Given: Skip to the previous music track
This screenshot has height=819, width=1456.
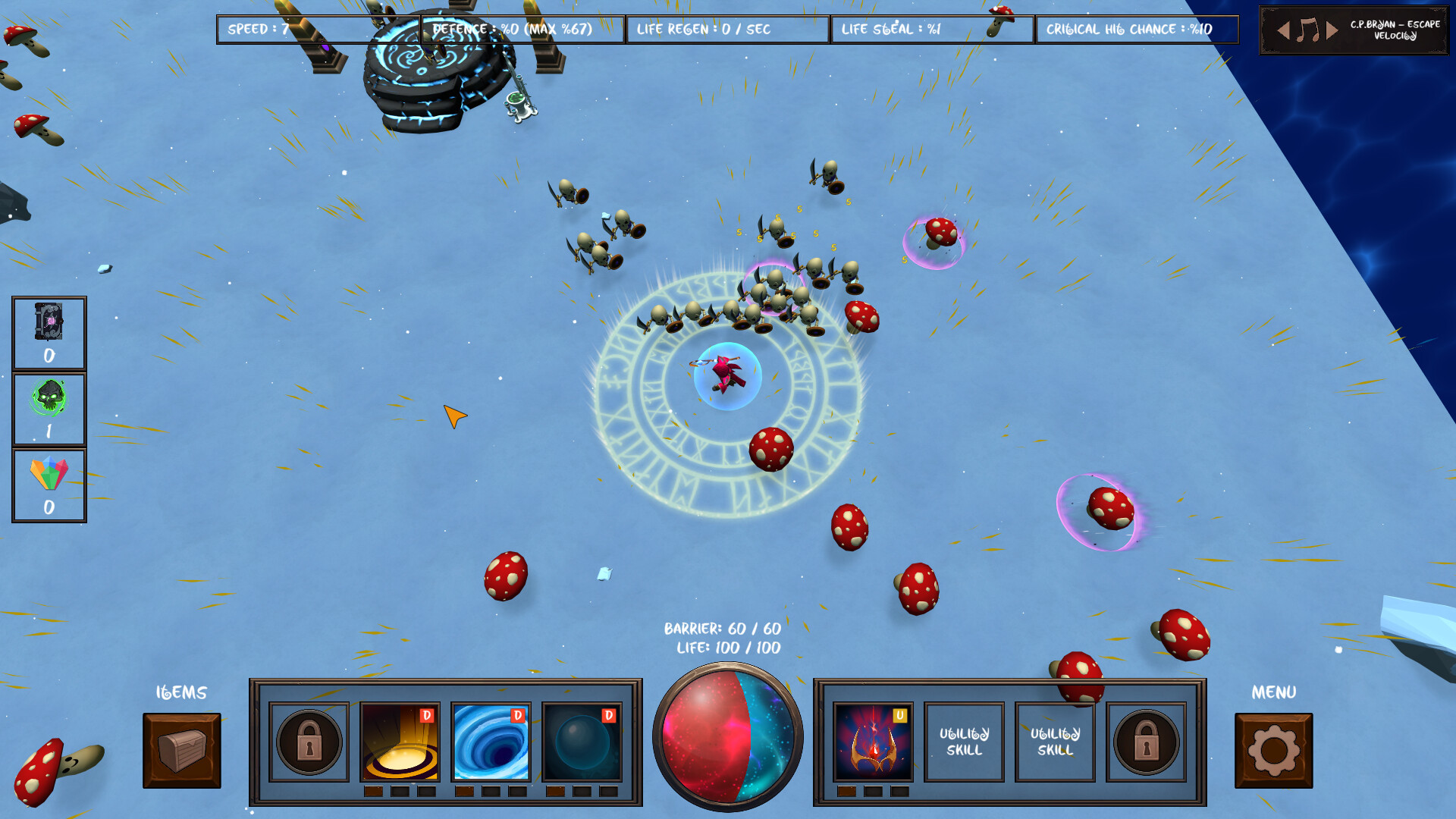Looking at the screenshot, I should (x=1283, y=31).
